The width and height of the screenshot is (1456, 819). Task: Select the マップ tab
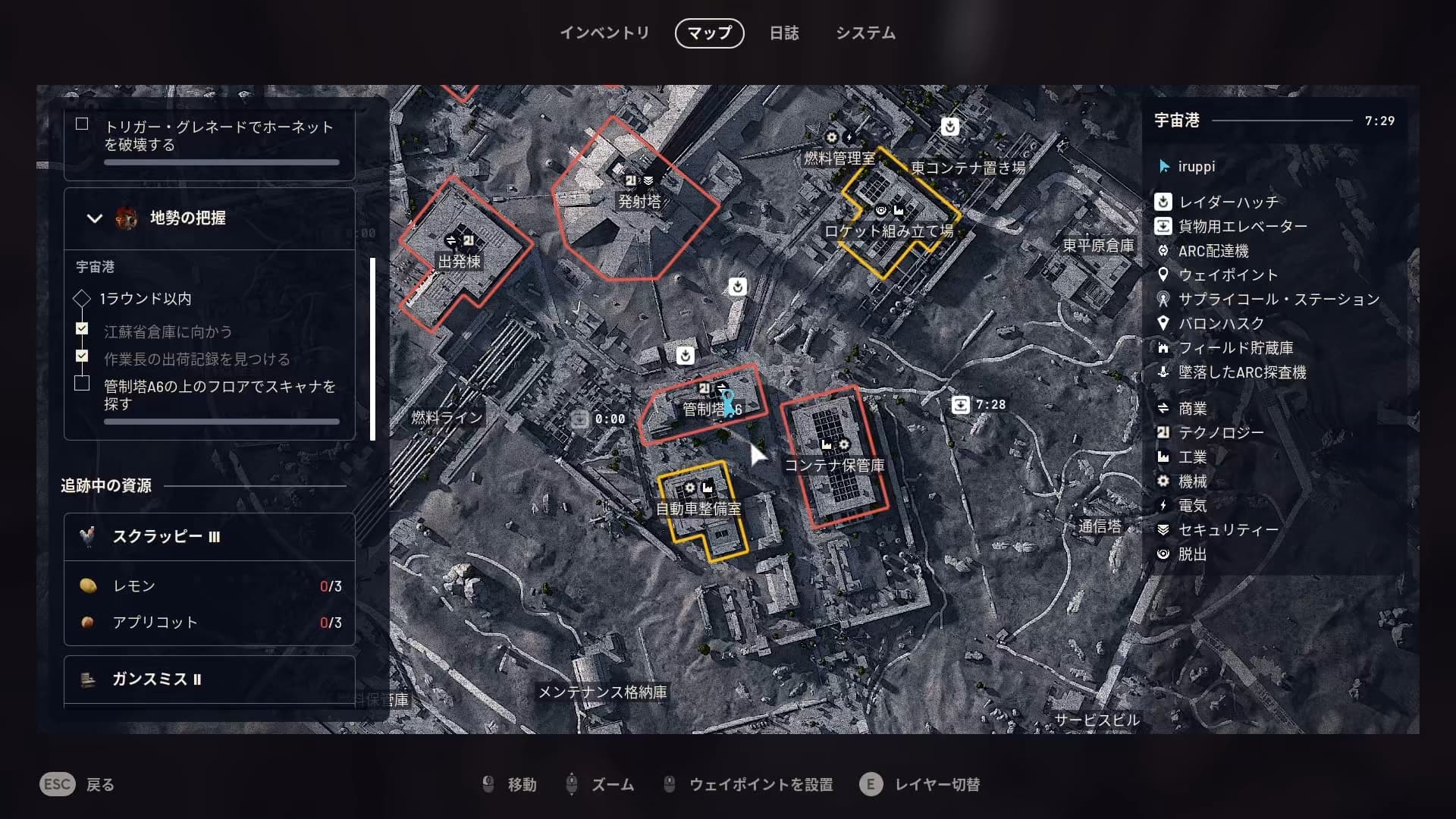point(709,33)
